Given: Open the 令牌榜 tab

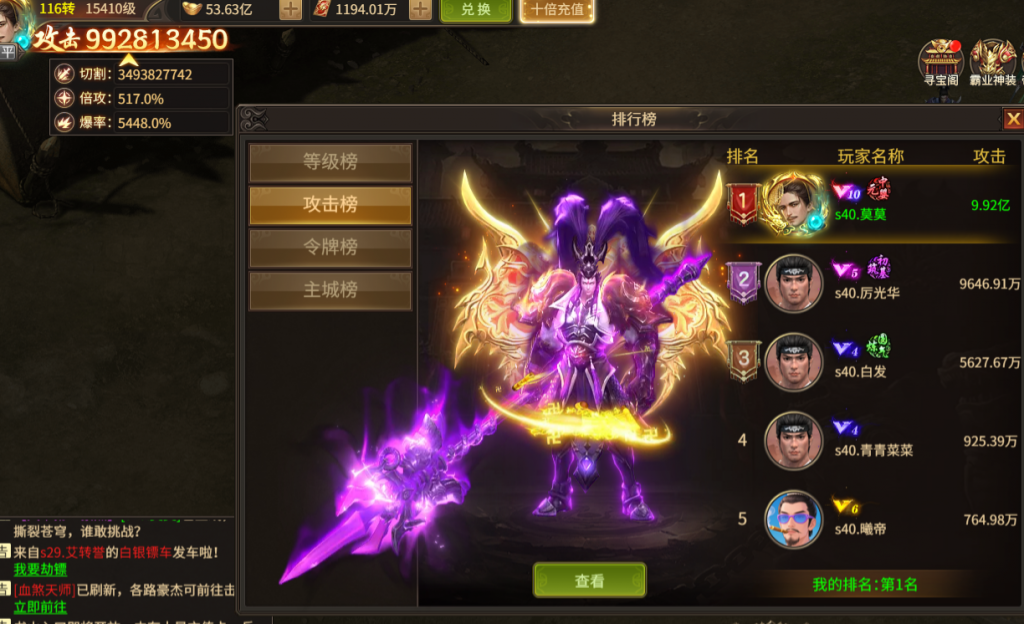Looking at the screenshot, I should [330, 248].
